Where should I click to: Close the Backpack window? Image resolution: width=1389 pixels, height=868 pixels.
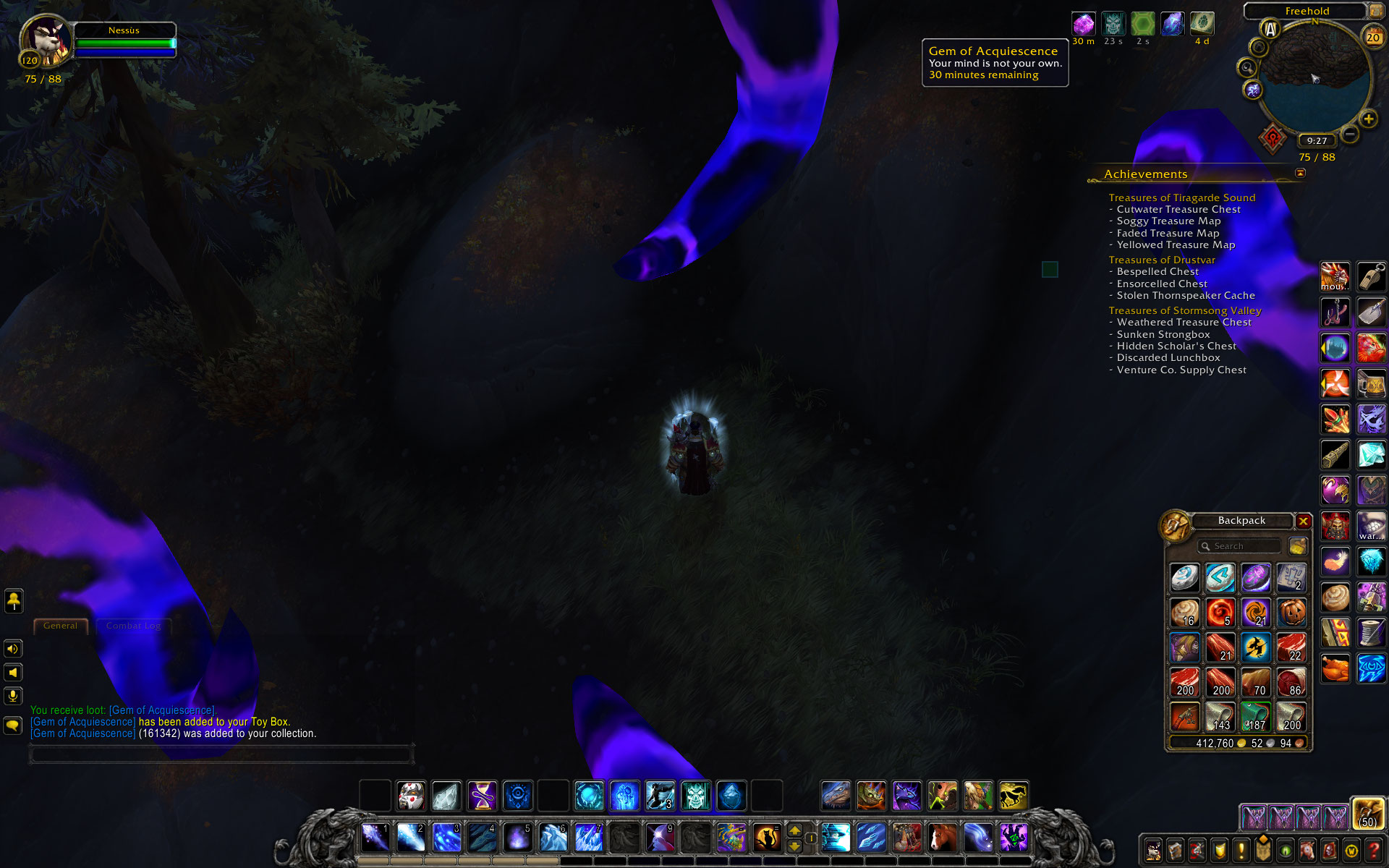[x=1303, y=521]
